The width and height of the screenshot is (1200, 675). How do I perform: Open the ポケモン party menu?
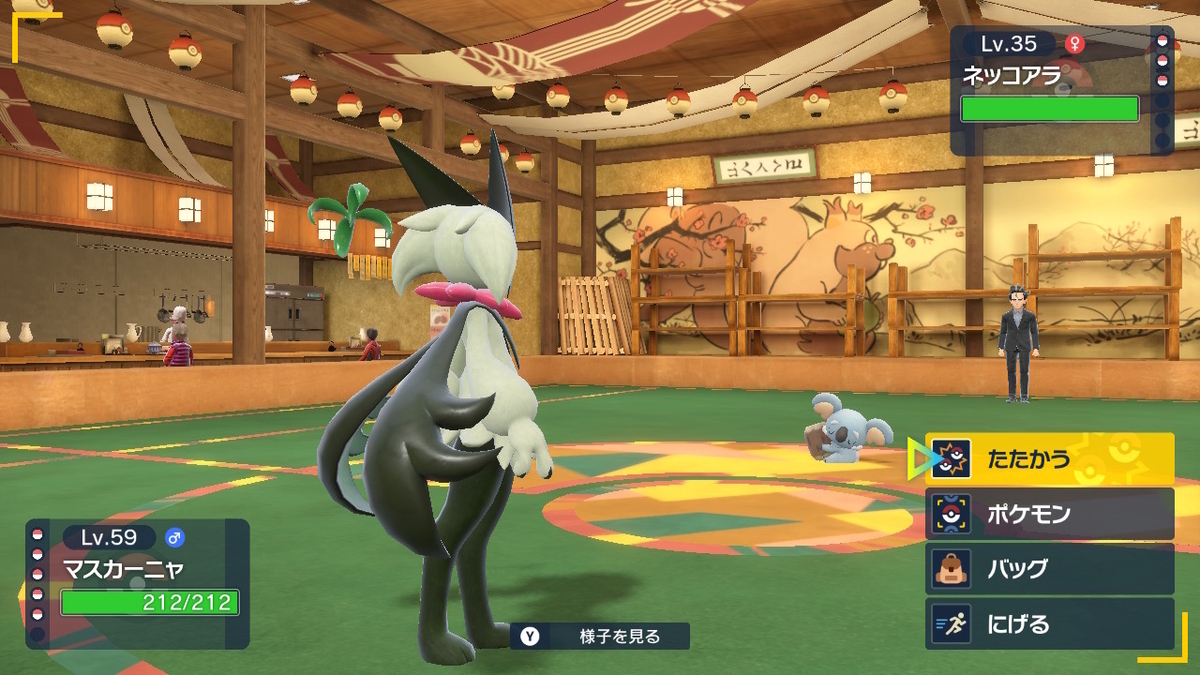pos(1048,514)
